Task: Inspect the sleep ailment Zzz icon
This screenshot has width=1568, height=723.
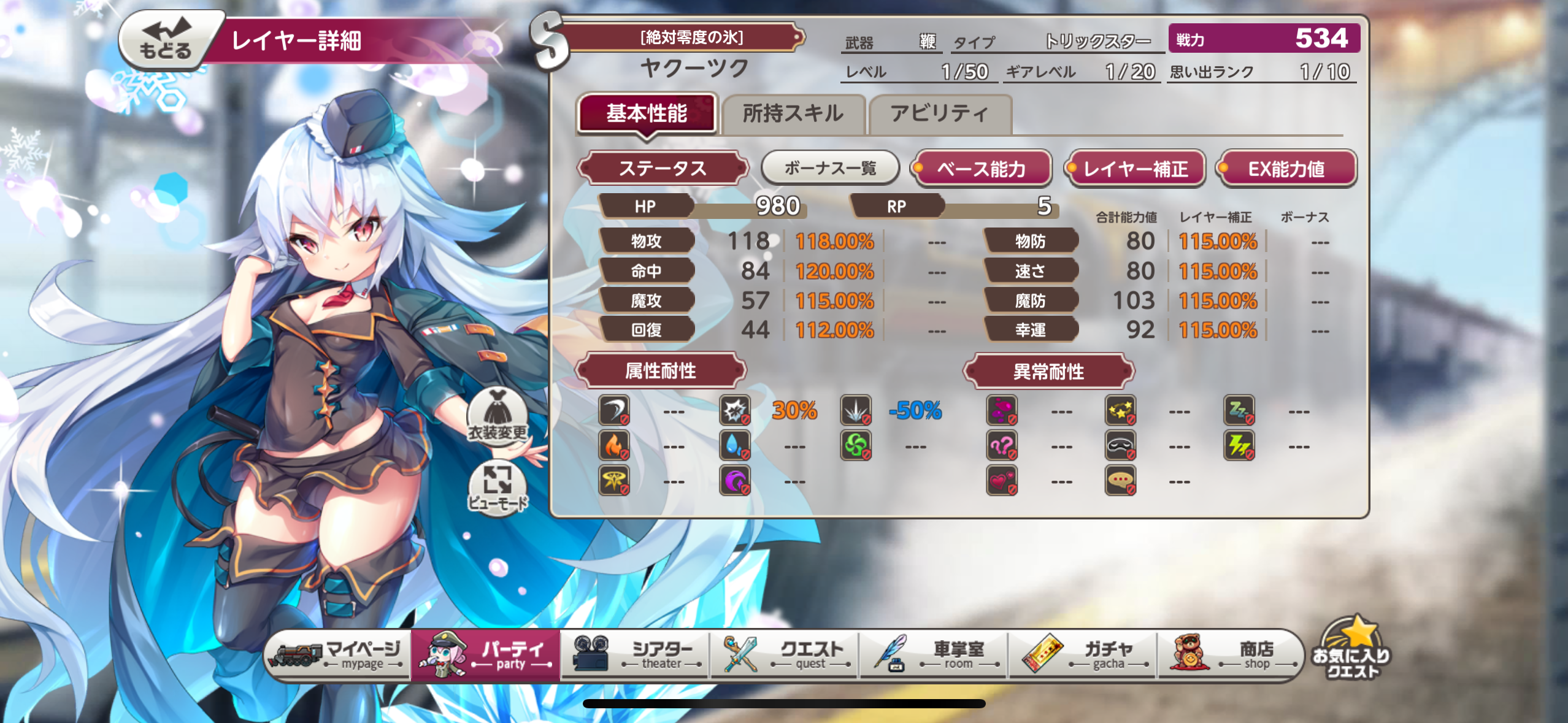Action: tap(1238, 411)
